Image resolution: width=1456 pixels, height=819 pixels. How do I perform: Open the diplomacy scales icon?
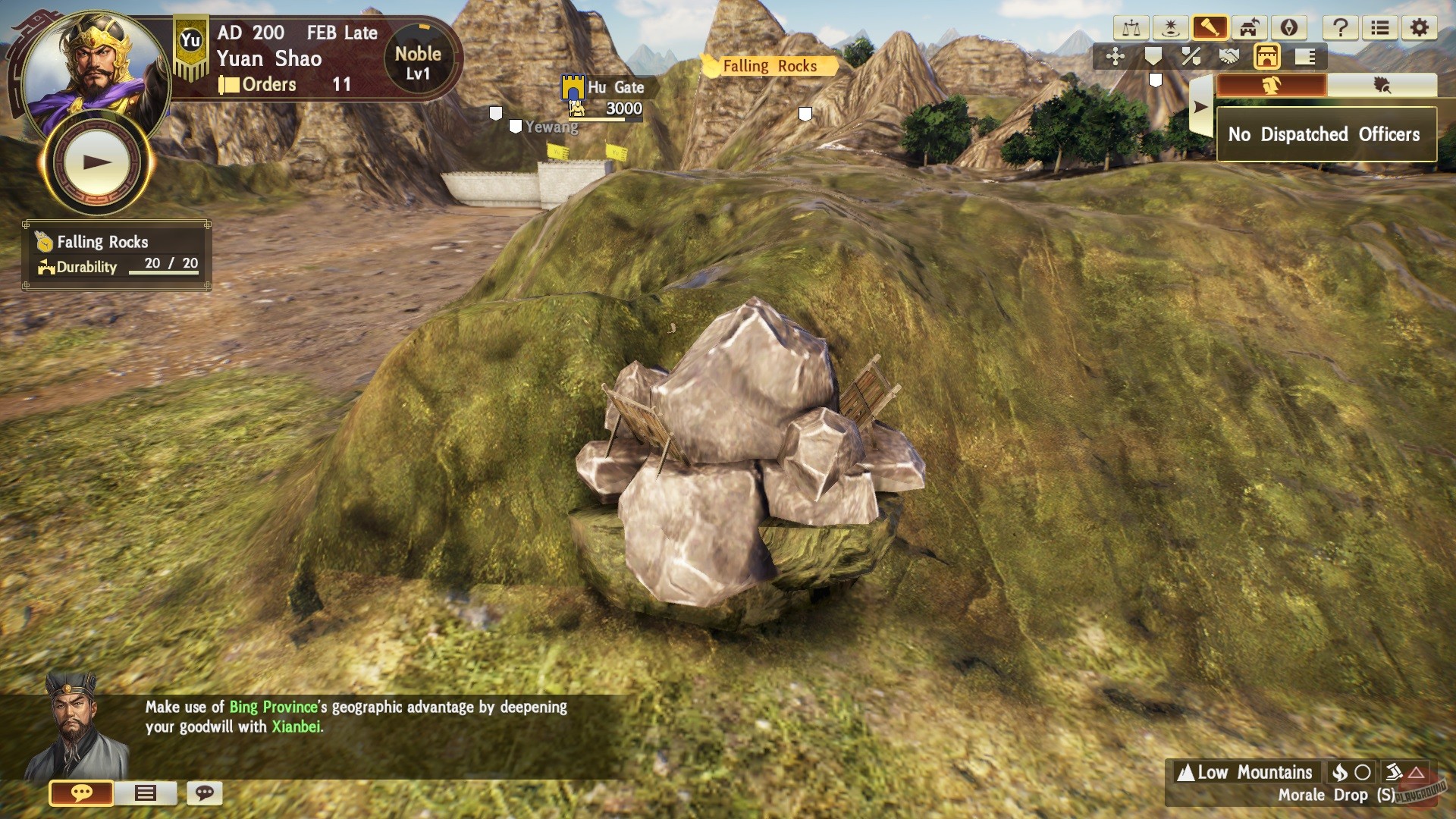point(1131,28)
